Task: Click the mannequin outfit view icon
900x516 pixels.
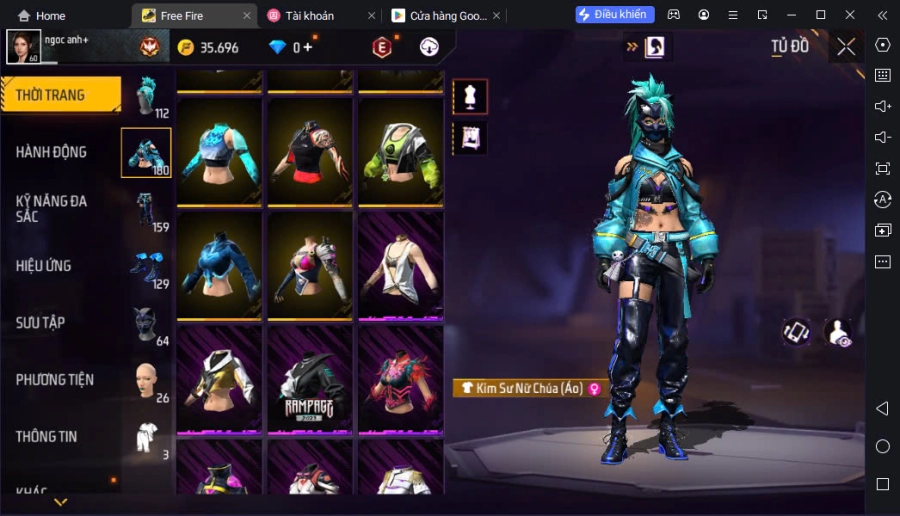Action: [470, 96]
